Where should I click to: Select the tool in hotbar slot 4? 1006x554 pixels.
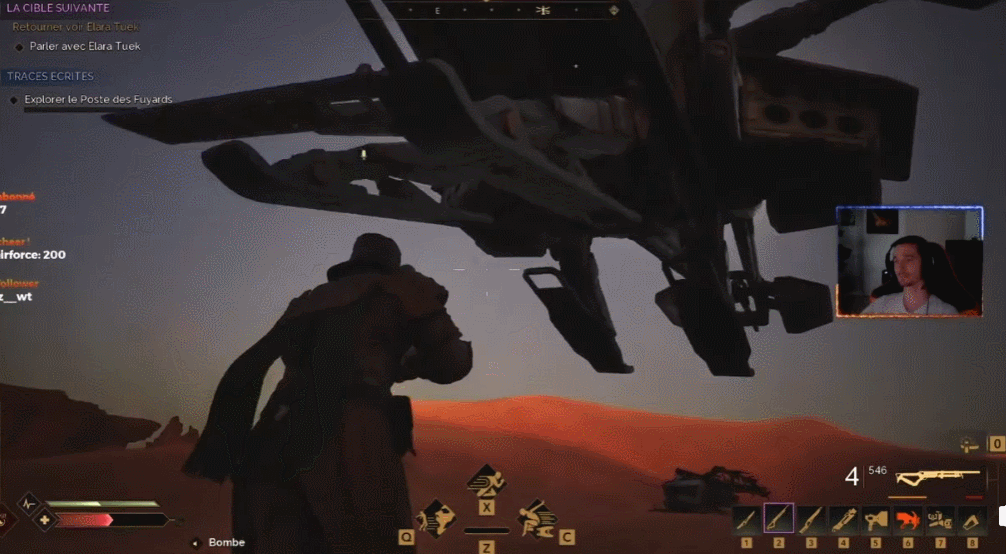click(x=843, y=520)
